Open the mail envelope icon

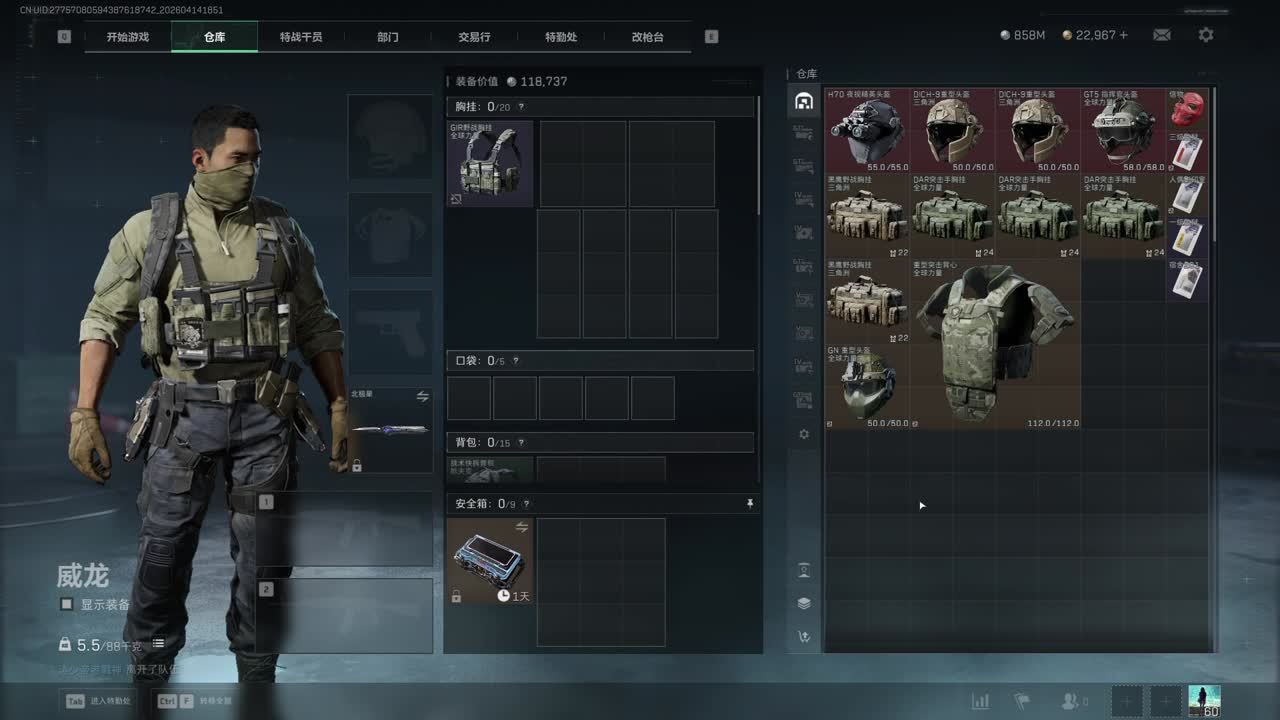[x=1161, y=35]
